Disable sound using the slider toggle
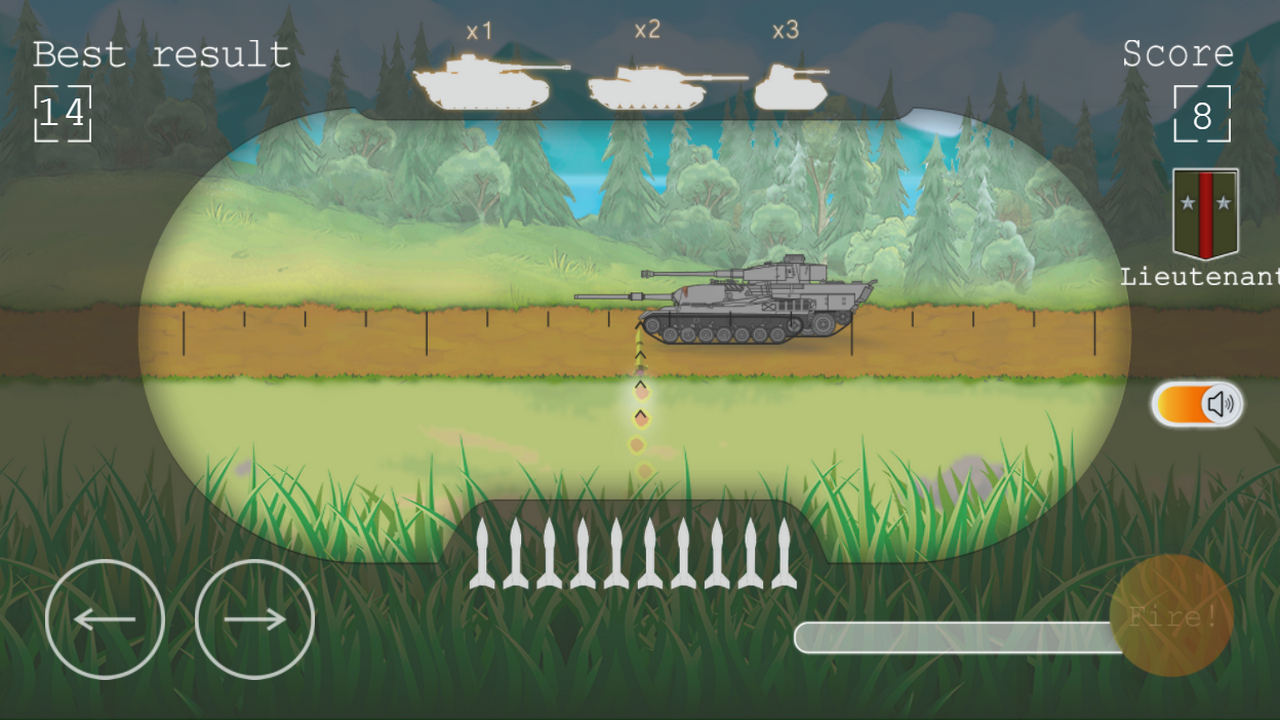The image size is (1280, 720). [x=1196, y=402]
